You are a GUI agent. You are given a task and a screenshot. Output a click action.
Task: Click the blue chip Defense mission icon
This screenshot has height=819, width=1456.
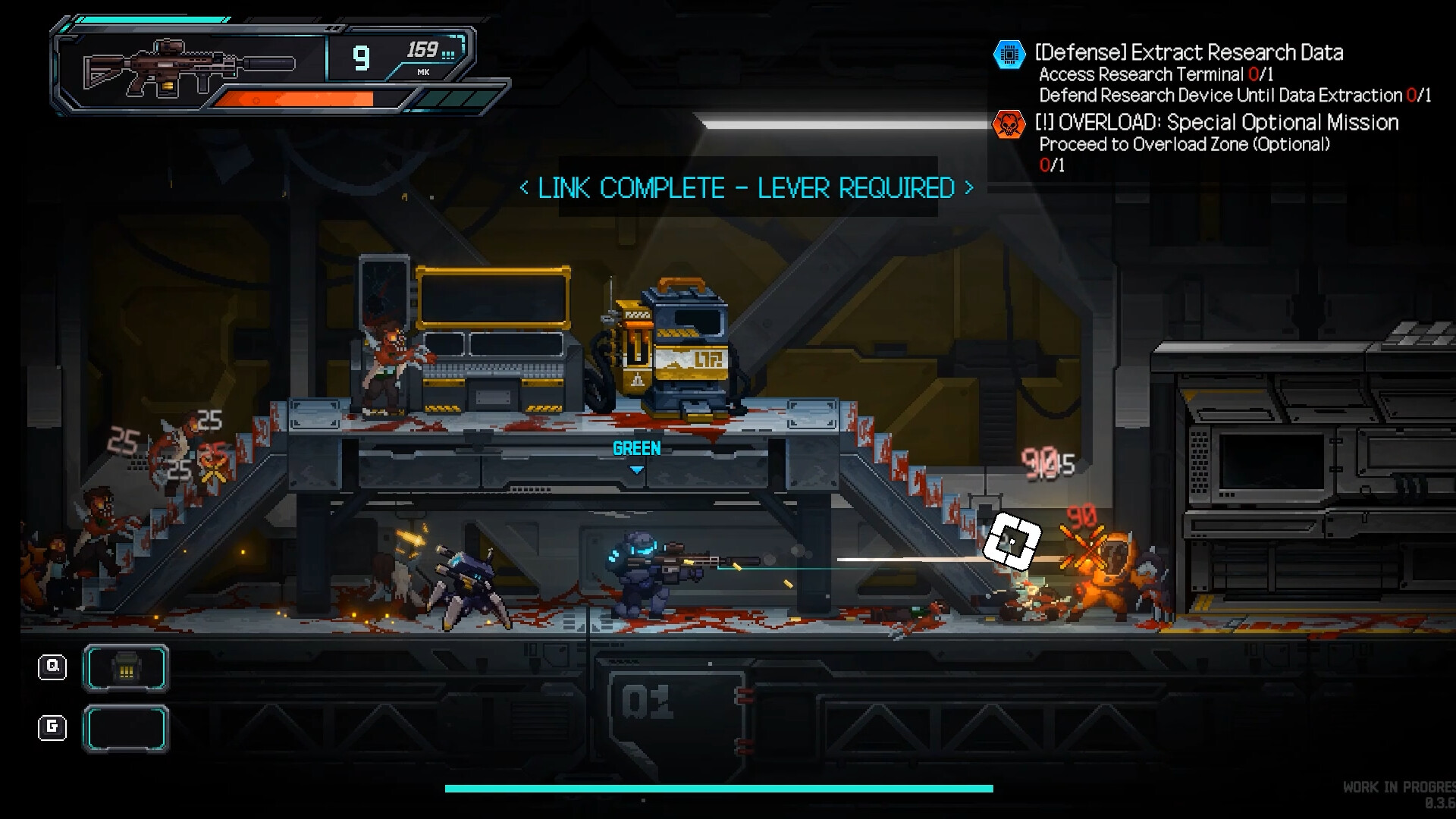click(1009, 55)
